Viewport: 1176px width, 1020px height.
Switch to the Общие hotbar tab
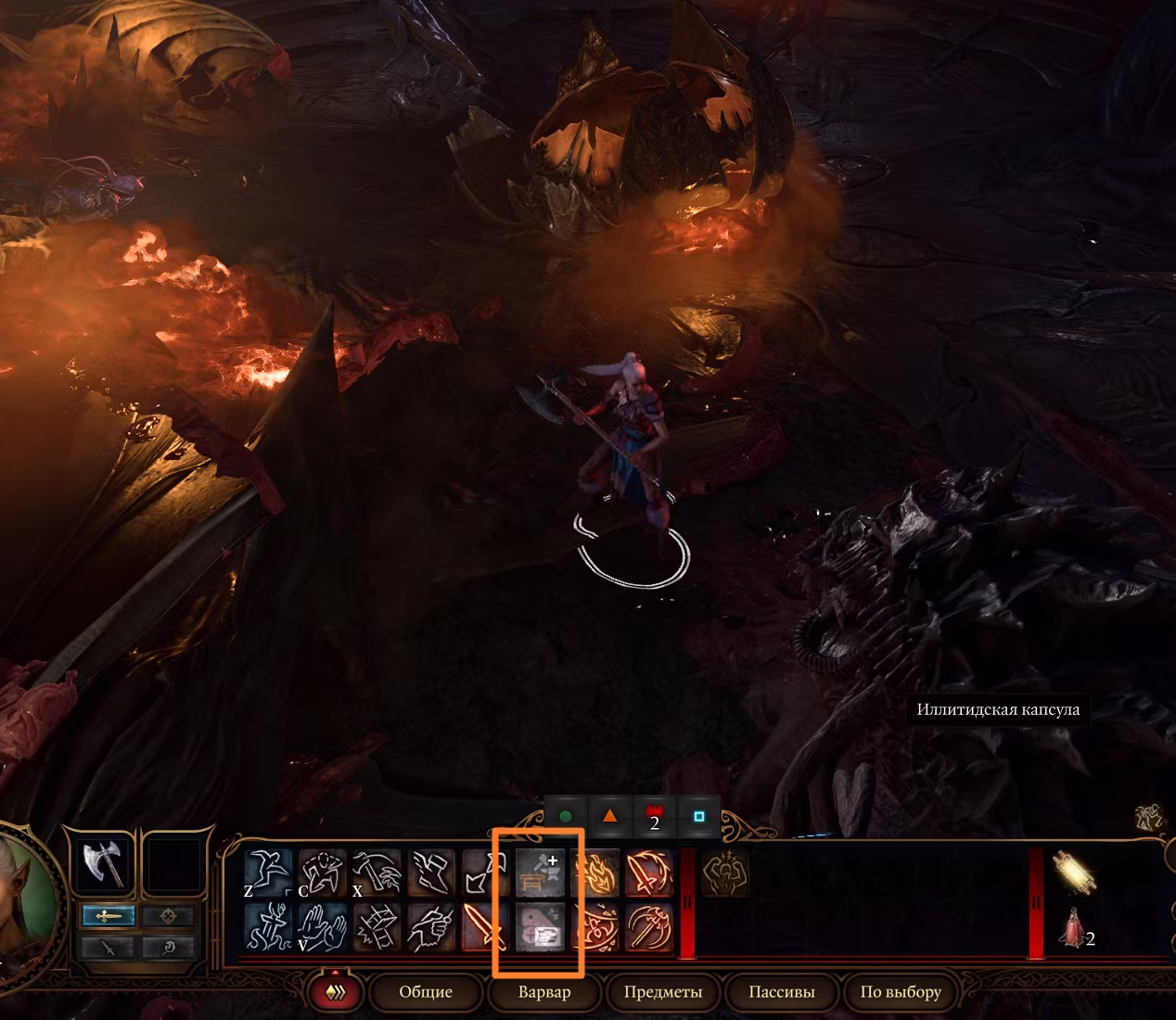[x=426, y=992]
